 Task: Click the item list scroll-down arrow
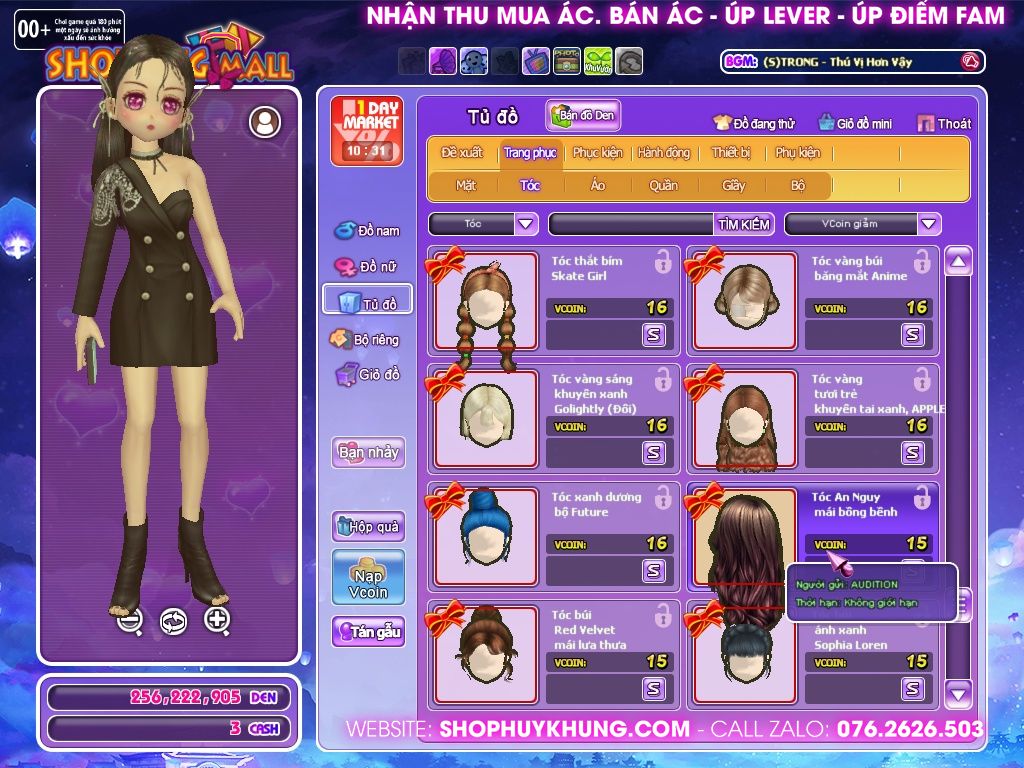point(958,692)
